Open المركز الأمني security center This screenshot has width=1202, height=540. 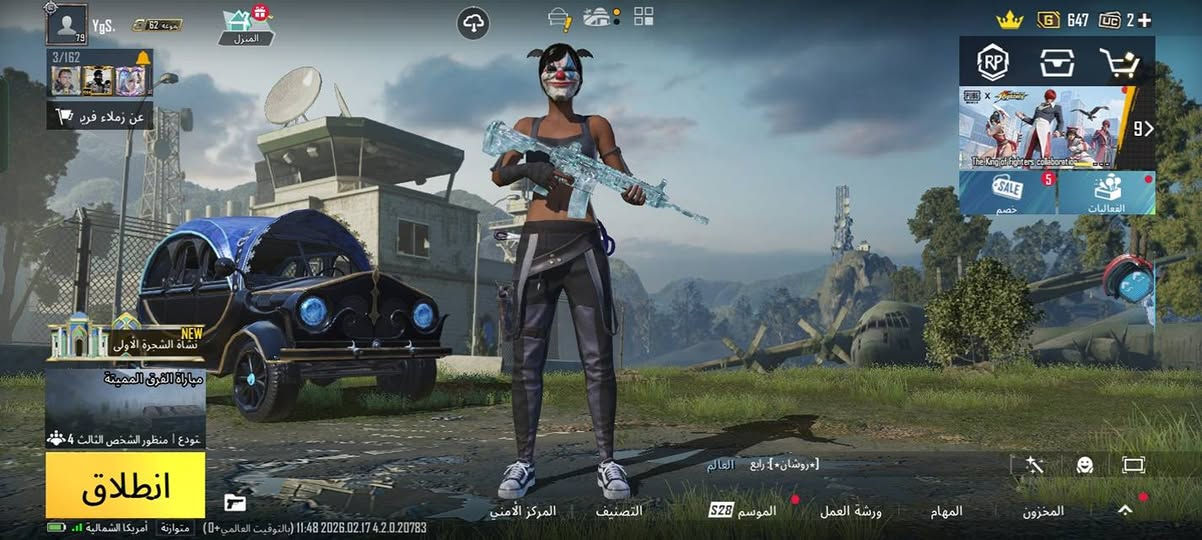coord(523,511)
